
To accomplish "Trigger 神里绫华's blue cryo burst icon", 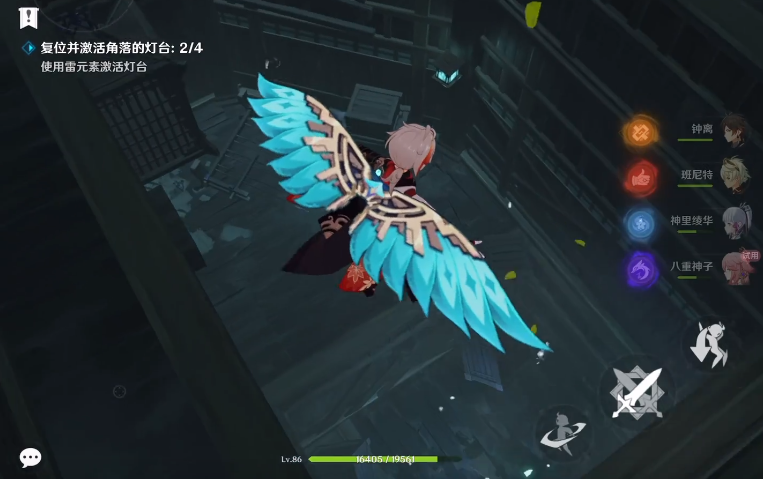I will point(640,222).
